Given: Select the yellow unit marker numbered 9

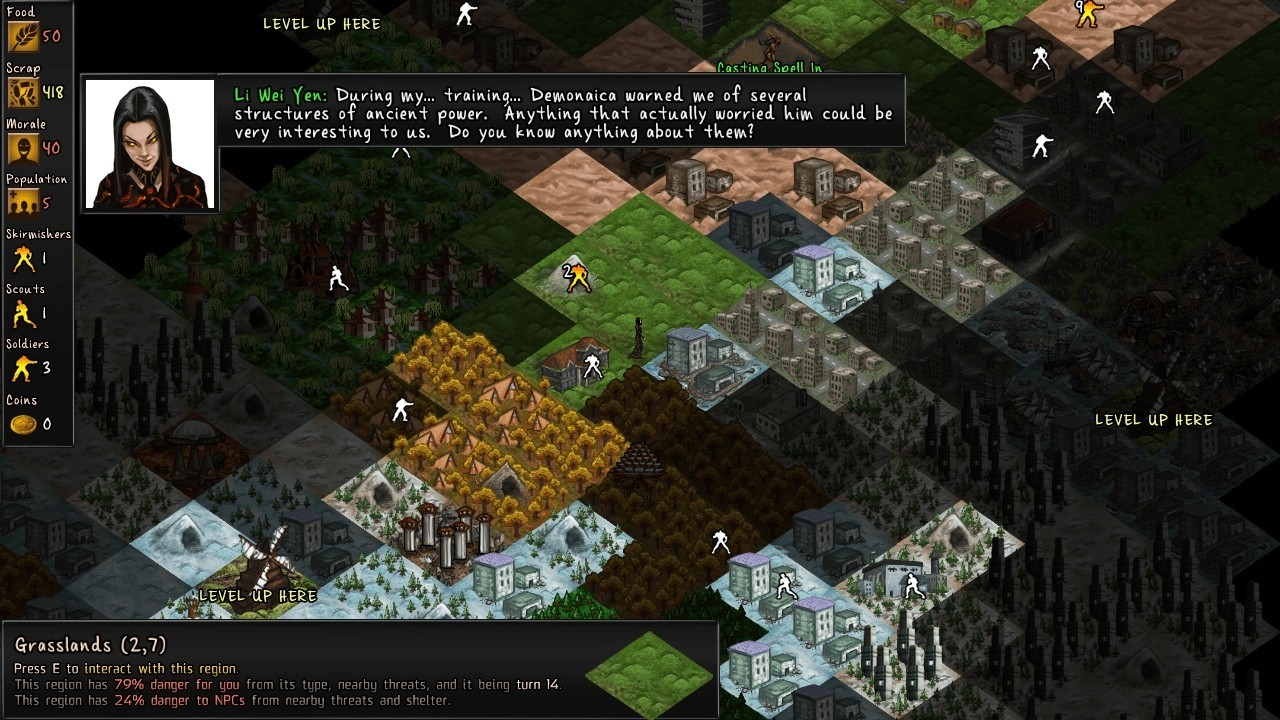Looking at the screenshot, I should [x=1088, y=13].
